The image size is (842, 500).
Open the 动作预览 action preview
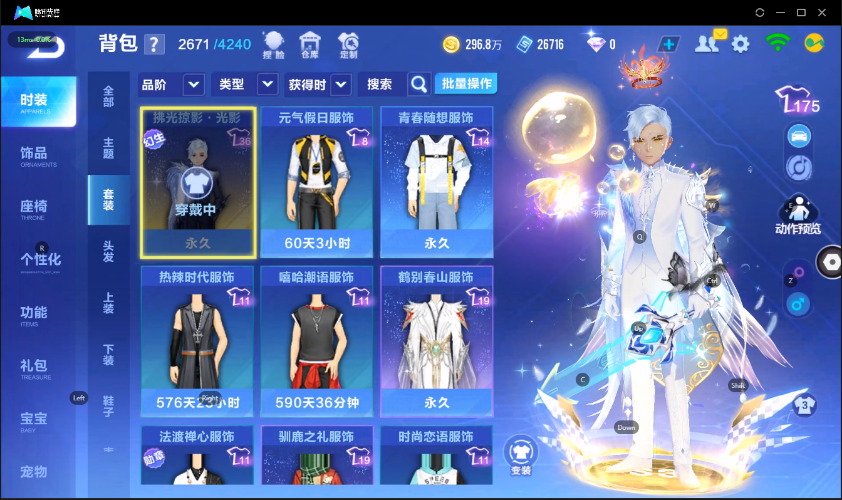point(797,215)
